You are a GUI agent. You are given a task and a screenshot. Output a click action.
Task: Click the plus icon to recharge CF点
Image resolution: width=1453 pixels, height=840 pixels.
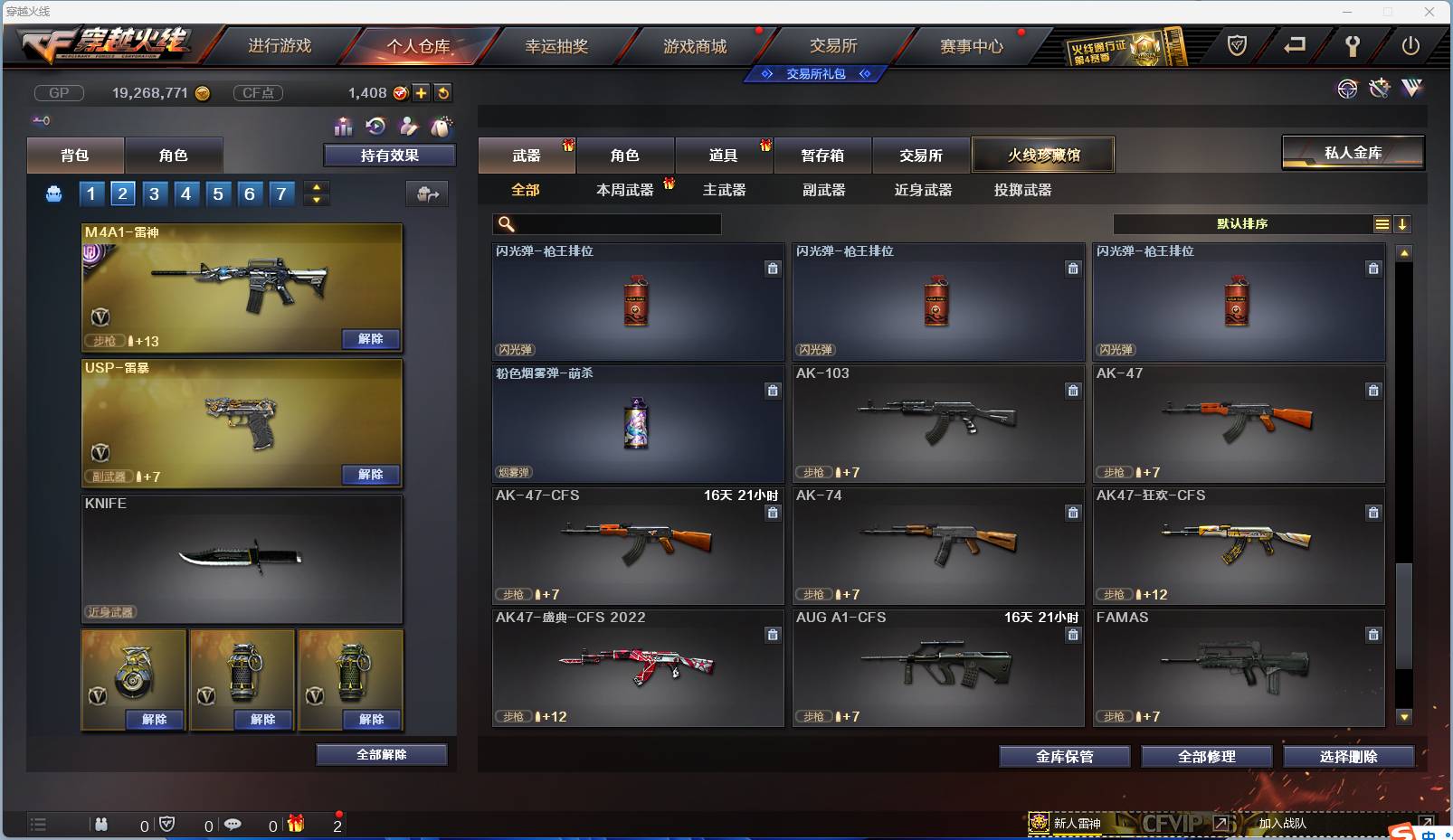421,93
